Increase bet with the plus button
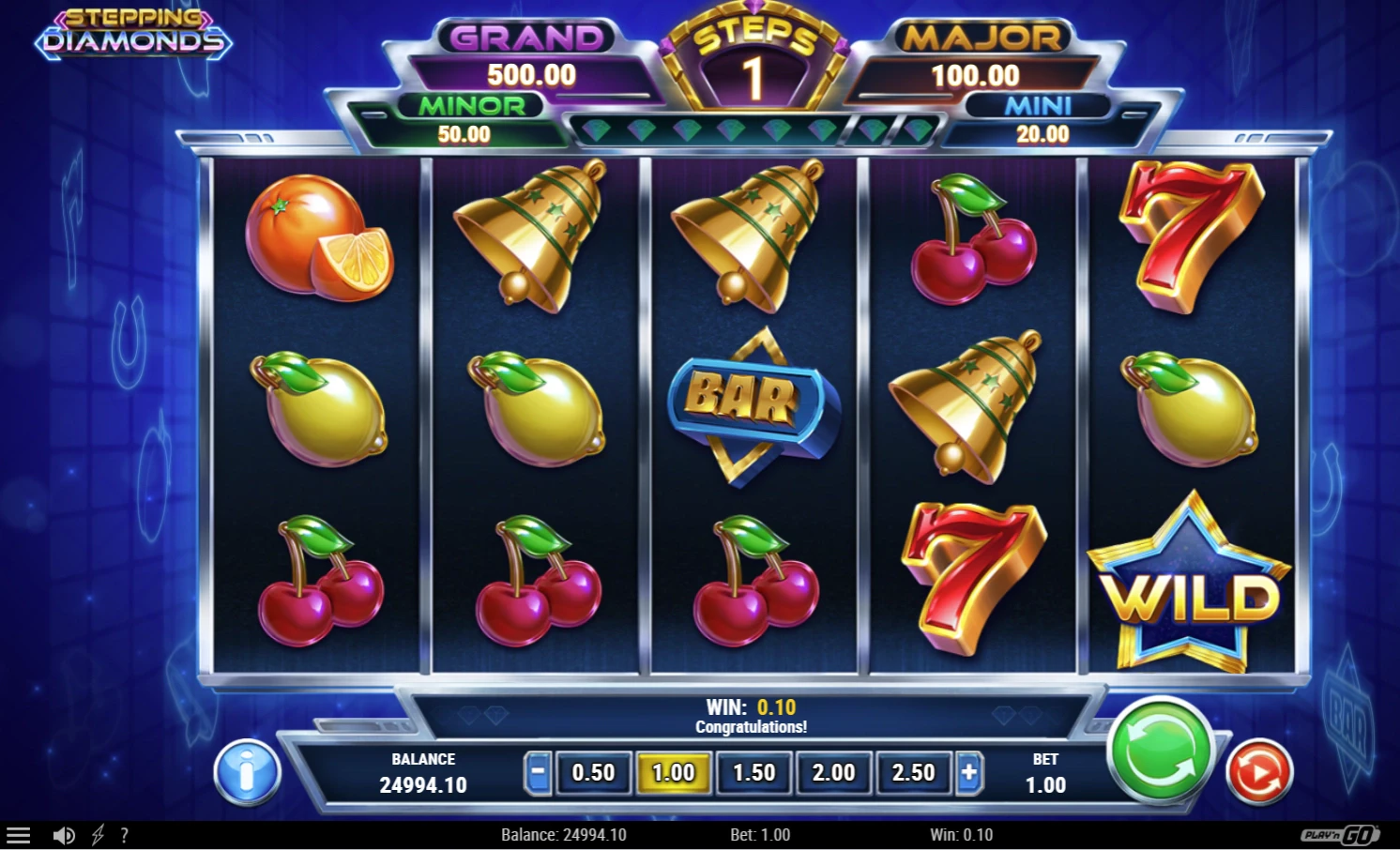Screen dimensions: 1400x850 [x=968, y=773]
